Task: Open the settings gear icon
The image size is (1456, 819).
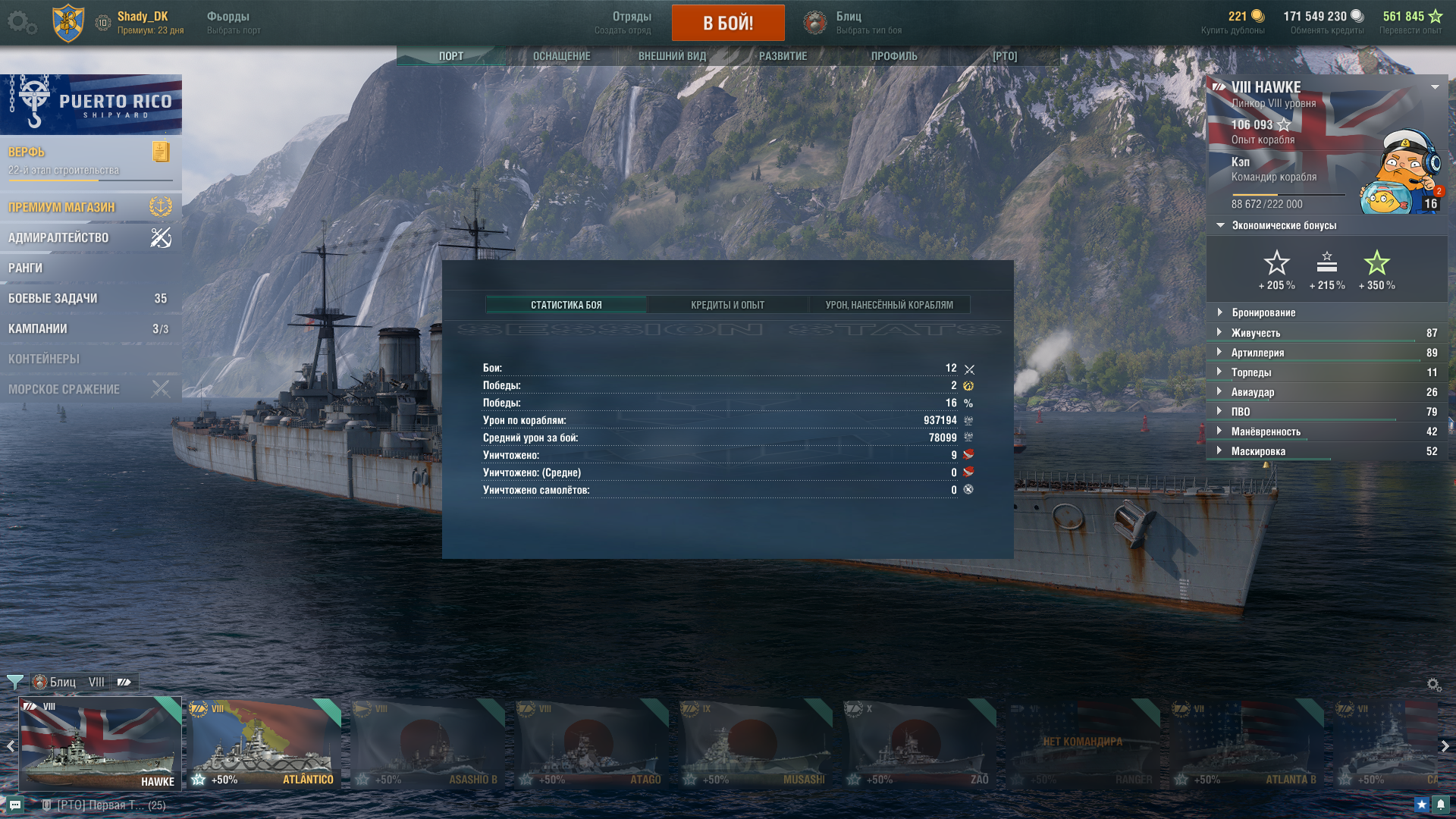Action: (20, 22)
